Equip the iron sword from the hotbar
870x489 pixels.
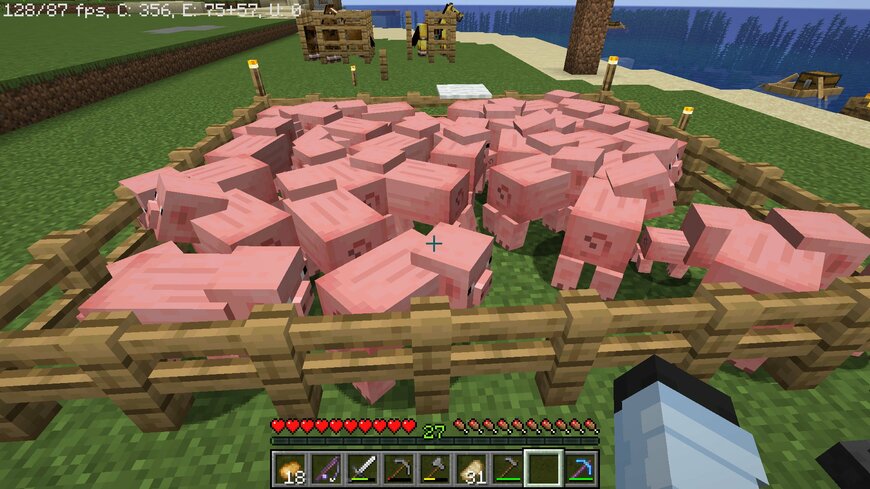click(x=363, y=467)
